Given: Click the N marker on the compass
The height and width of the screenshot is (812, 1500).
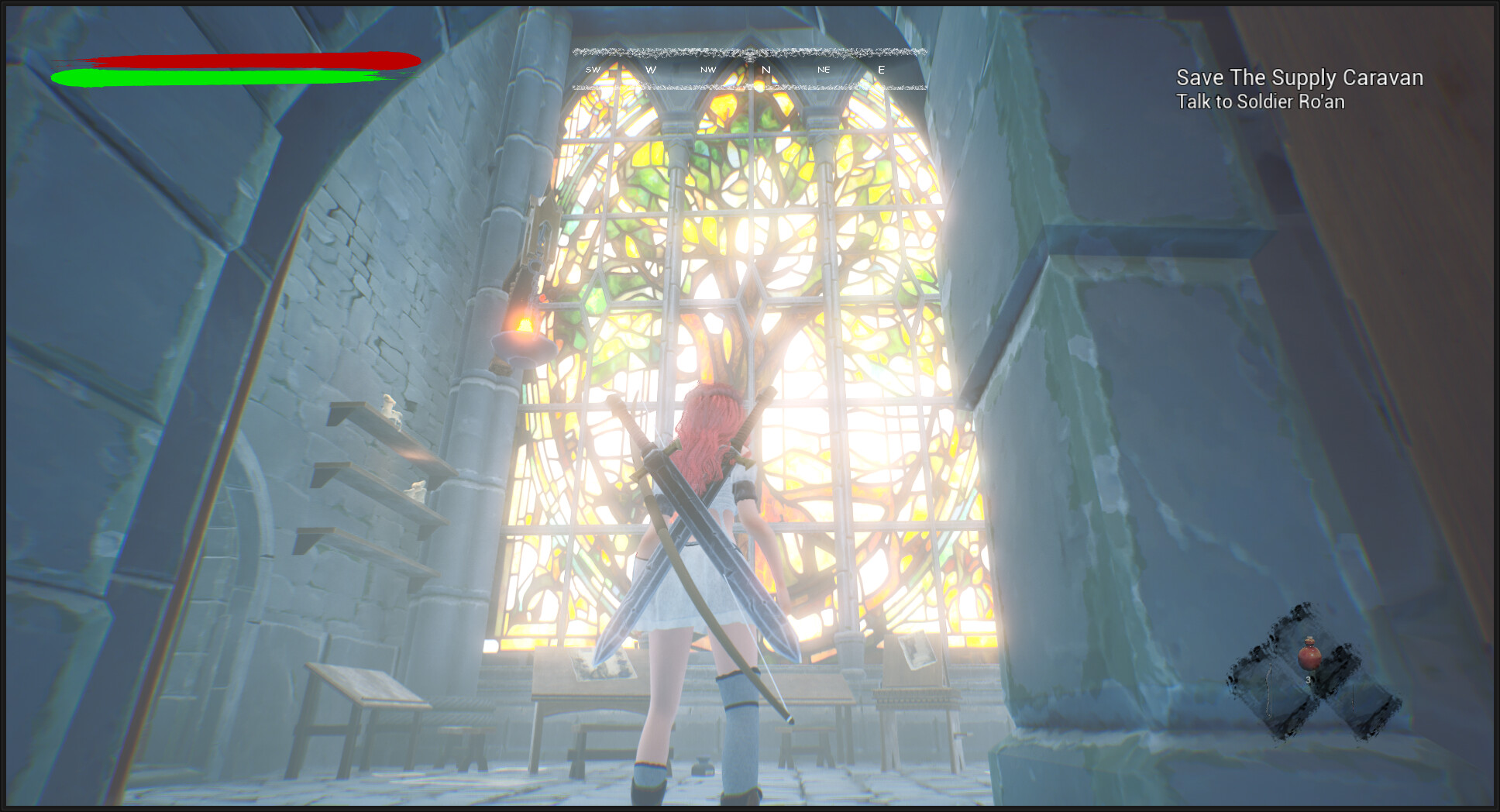Looking at the screenshot, I should (765, 69).
